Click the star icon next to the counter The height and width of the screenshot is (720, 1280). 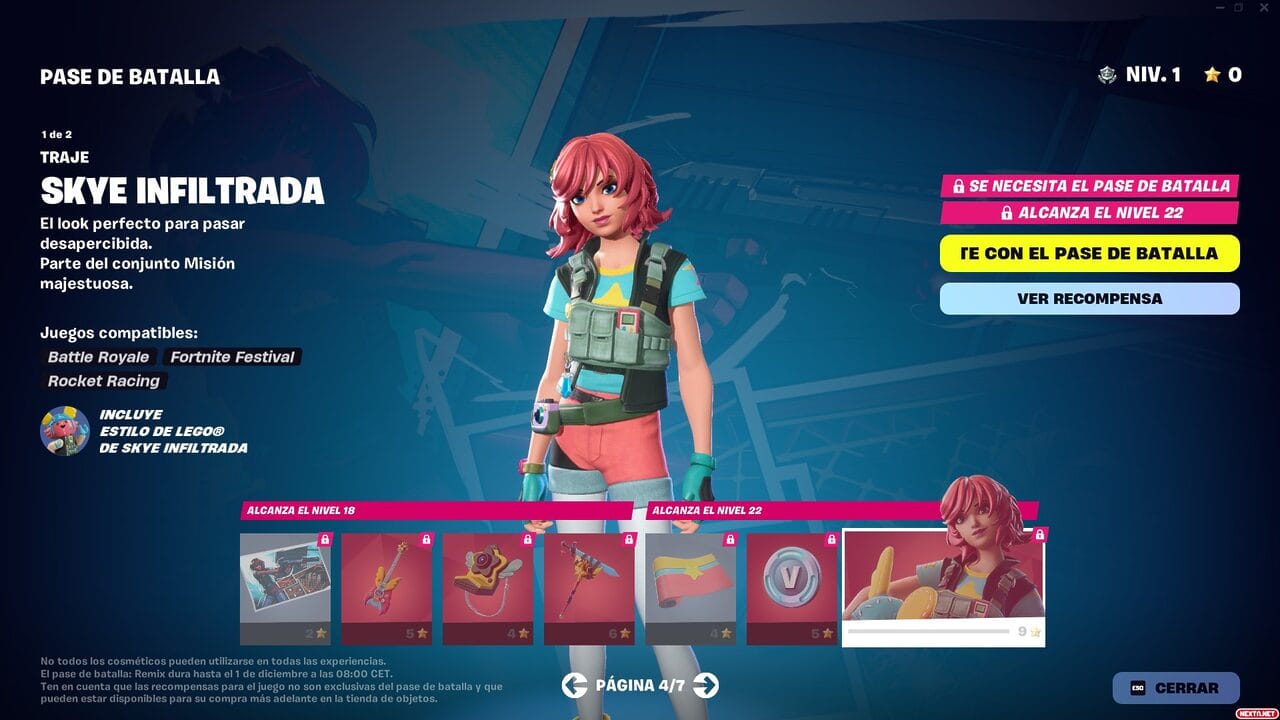(1213, 74)
